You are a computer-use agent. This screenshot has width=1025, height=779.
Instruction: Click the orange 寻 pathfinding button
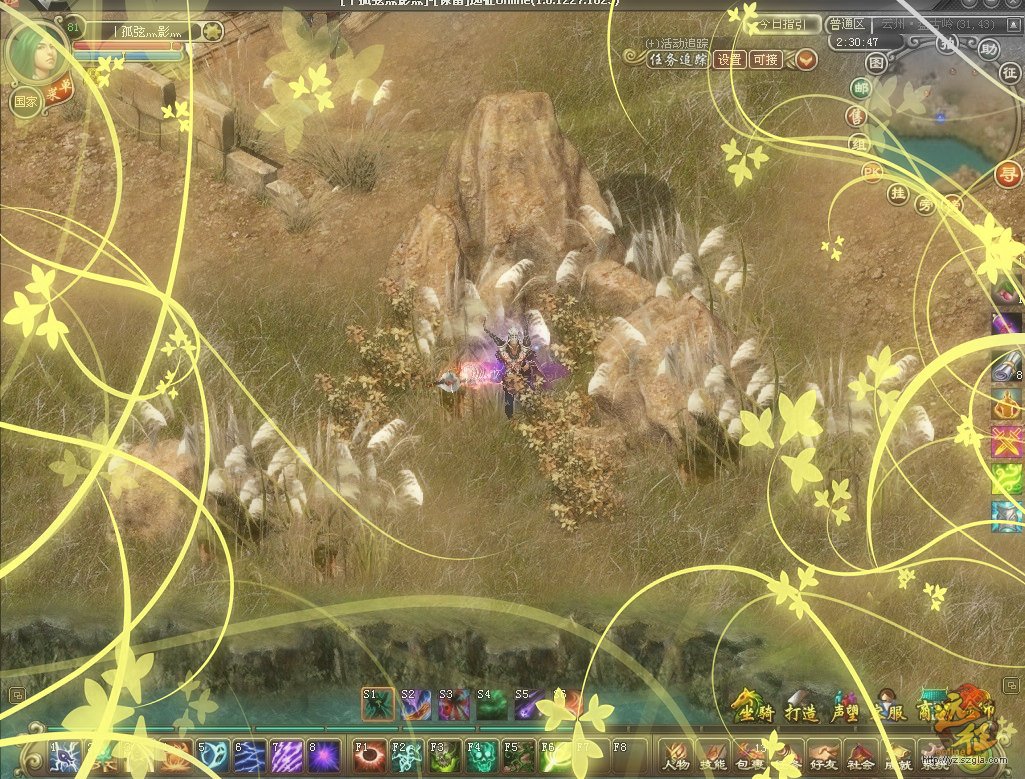(1008, 175)
